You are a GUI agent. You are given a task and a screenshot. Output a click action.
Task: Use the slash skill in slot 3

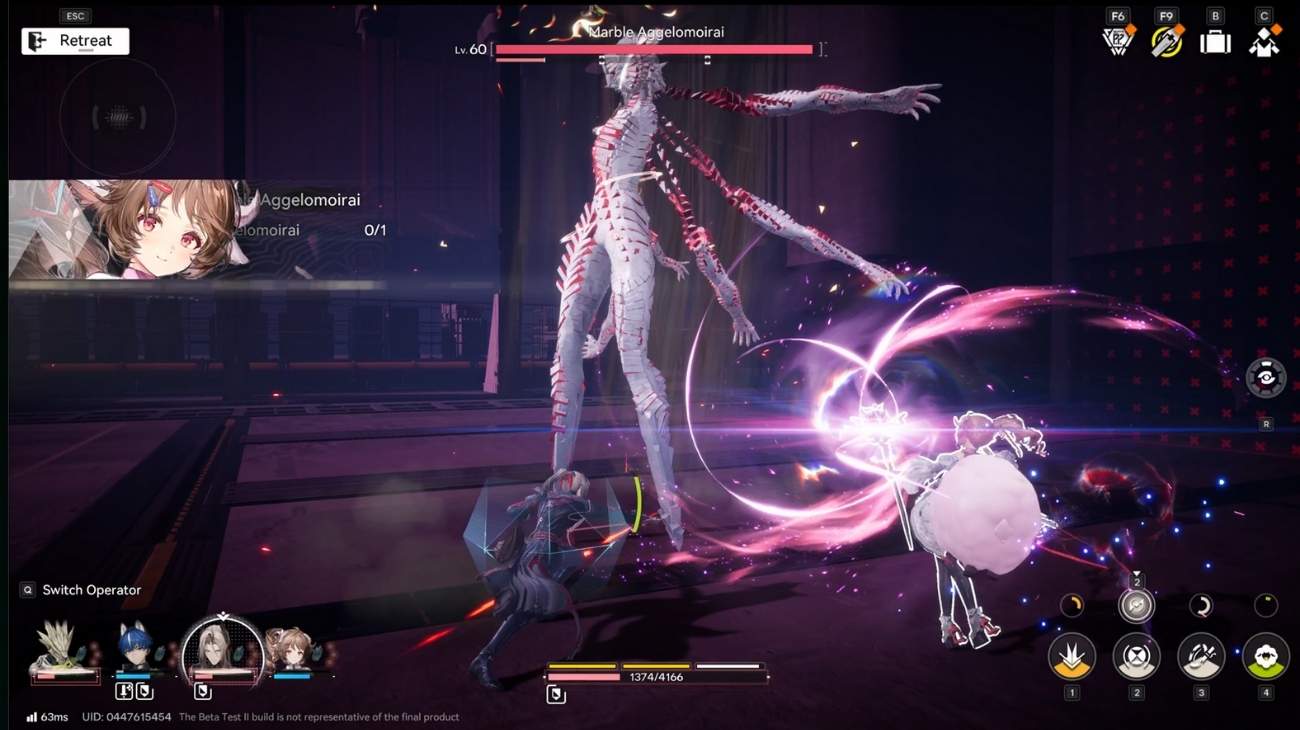click(1201, 657)
